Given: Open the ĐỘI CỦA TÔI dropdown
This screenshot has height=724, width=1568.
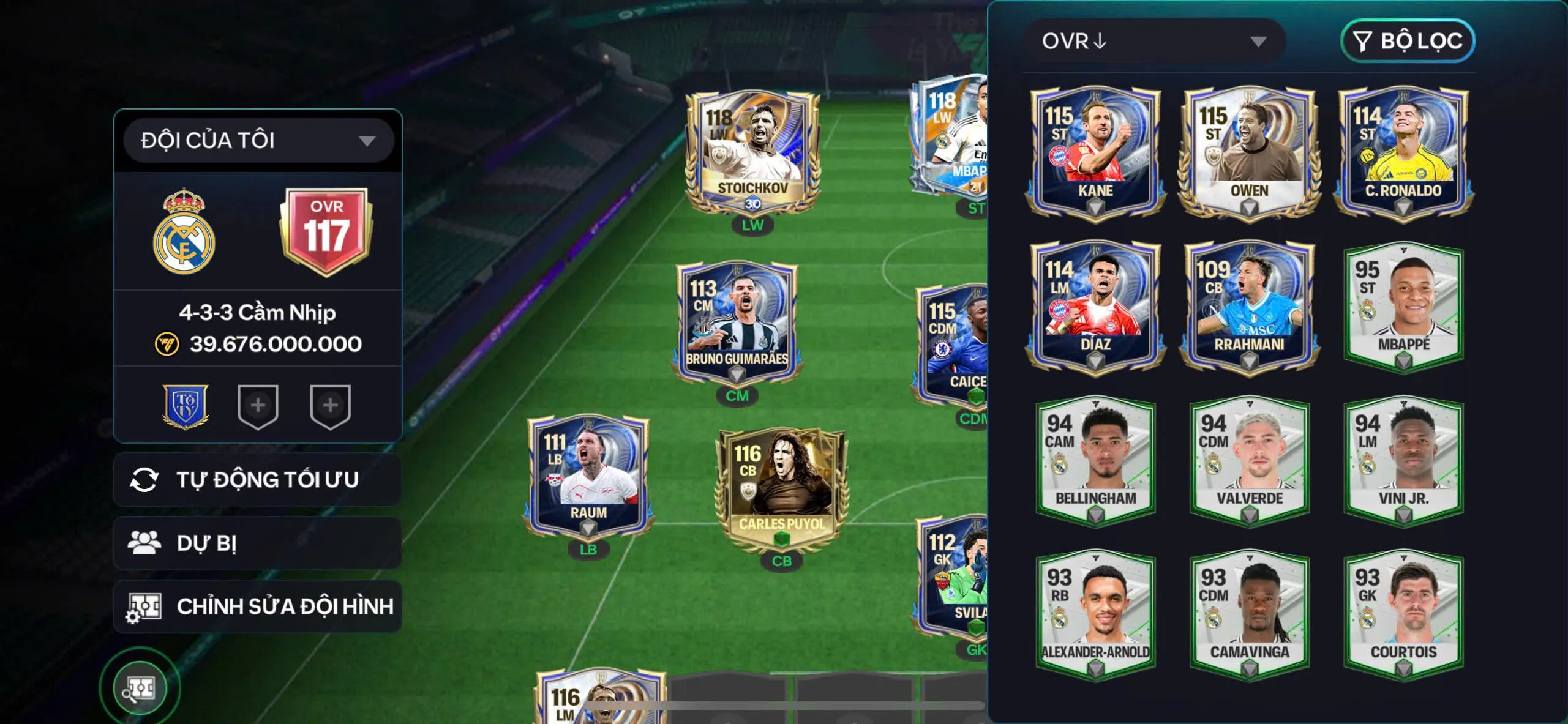Looking at the screenshot, I should (x=256, y=140).
